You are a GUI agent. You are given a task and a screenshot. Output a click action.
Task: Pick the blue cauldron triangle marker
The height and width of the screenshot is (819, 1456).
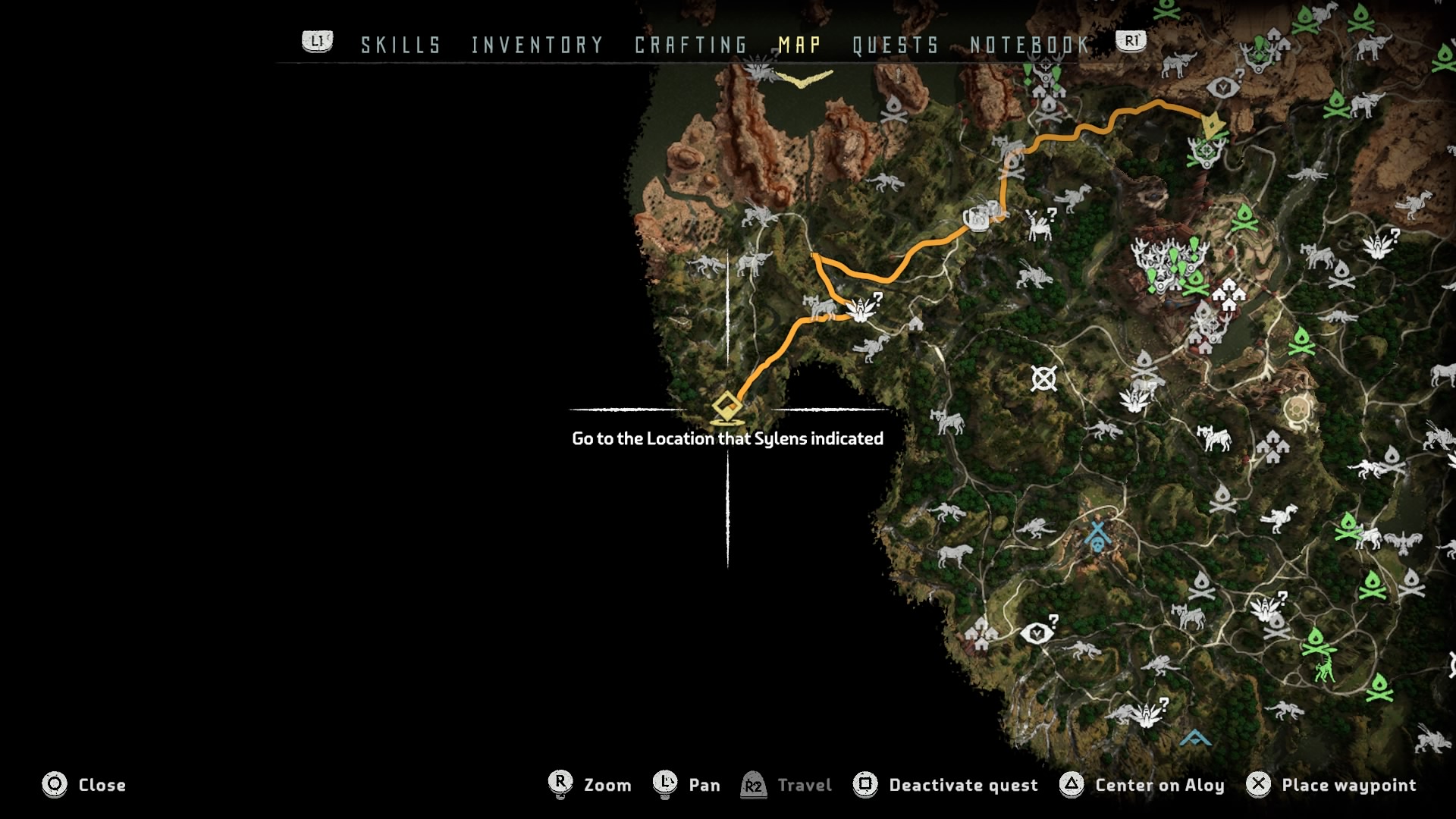click(x=1195, y=737)
